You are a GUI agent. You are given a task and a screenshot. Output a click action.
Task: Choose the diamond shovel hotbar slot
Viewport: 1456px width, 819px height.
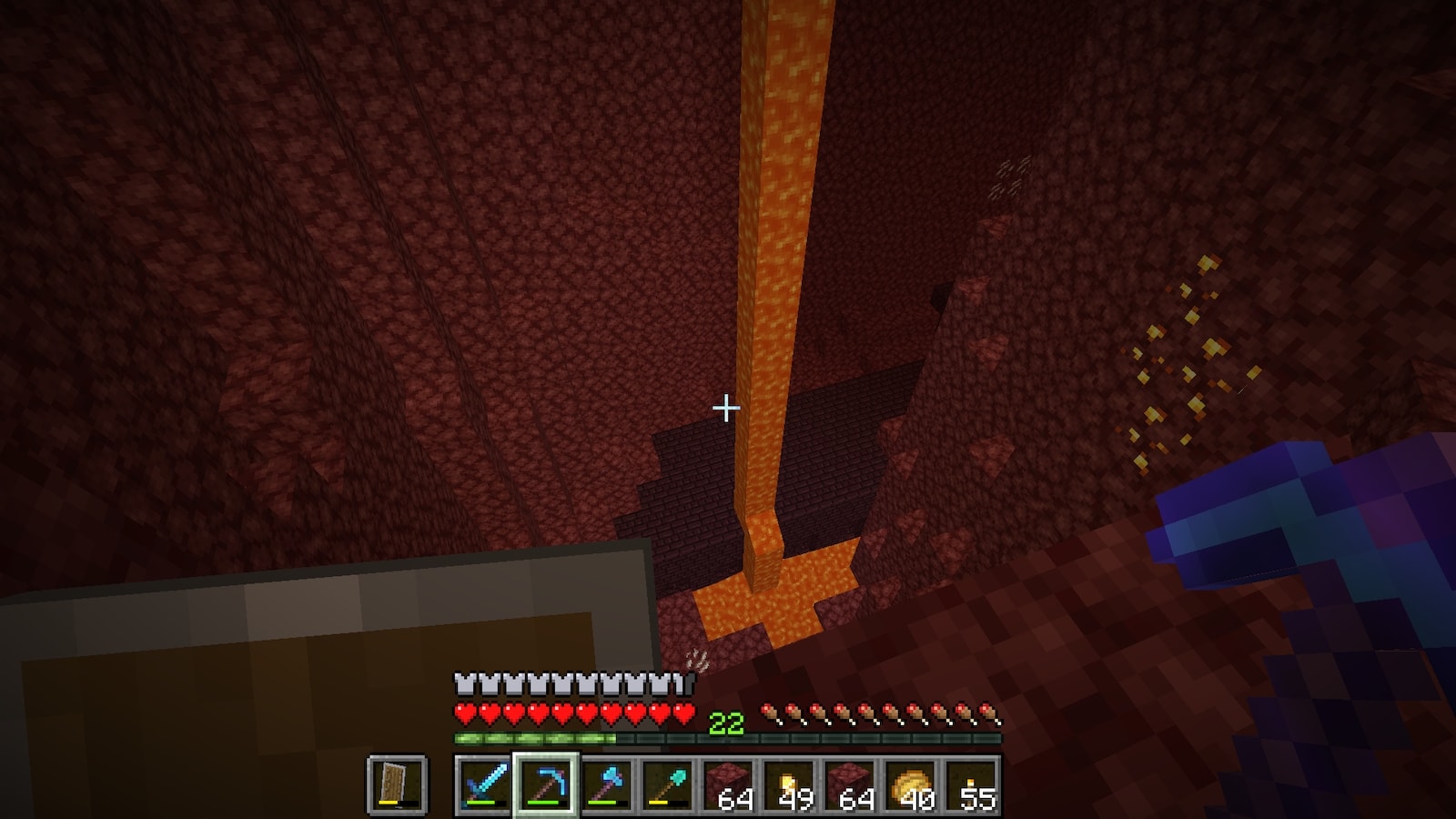667,784
